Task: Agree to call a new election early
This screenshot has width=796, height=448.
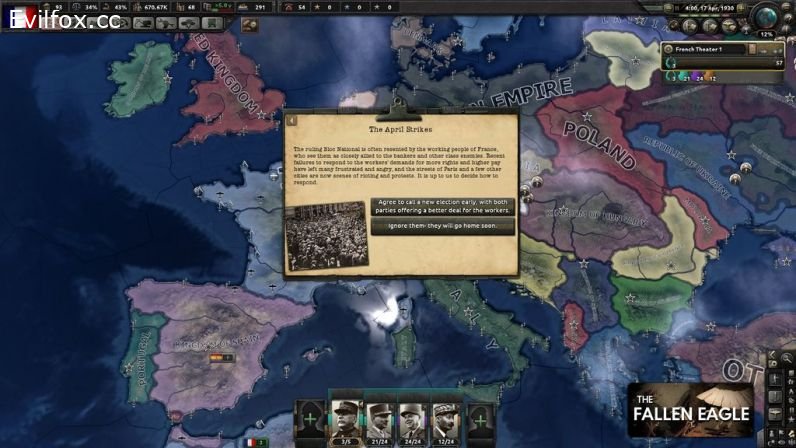Action: [442, 206]
